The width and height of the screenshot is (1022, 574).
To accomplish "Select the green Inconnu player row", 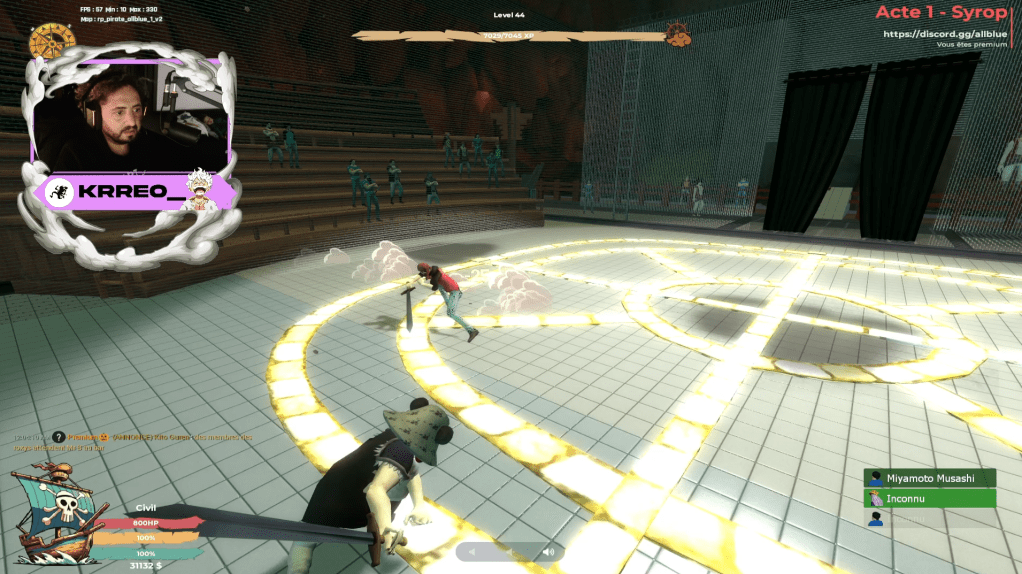I will tap(930, 498).
